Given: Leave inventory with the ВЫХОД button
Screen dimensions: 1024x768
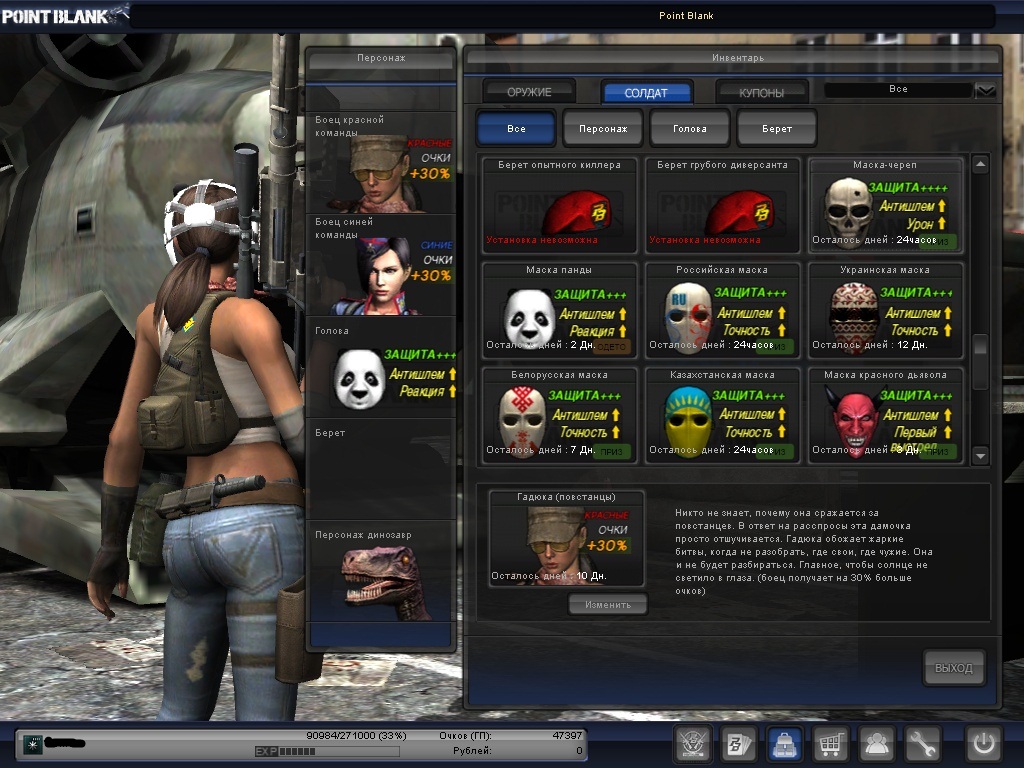Looking at the screenshot, I should (953, 667).
